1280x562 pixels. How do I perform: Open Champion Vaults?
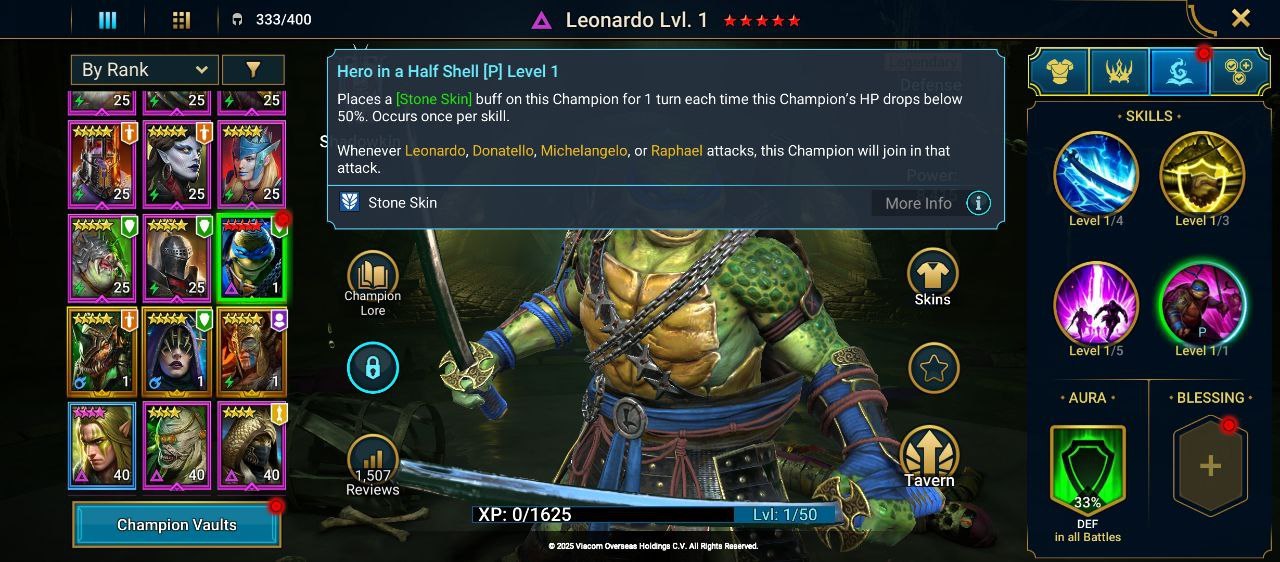(176, 525)
